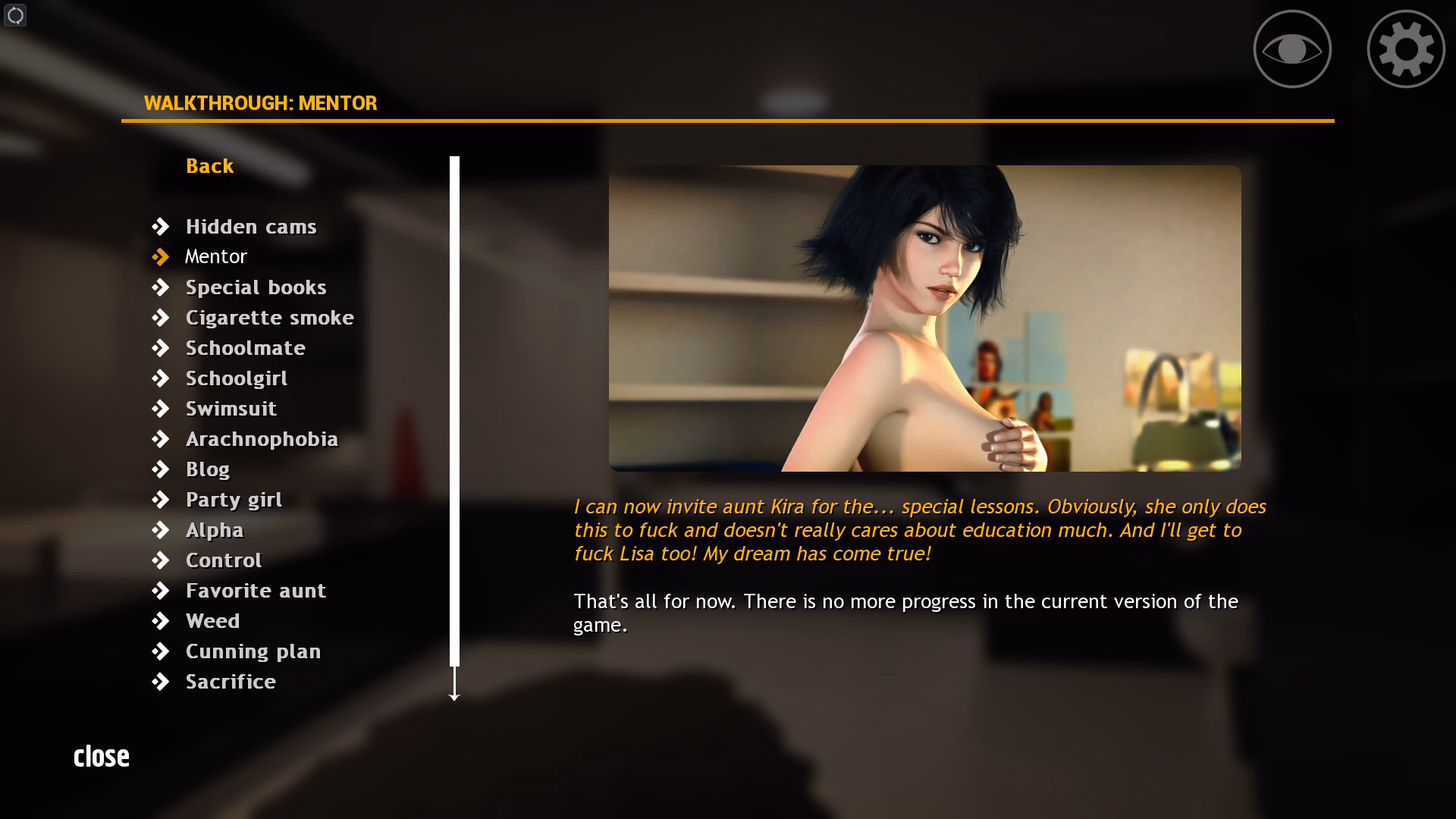Click the circular icon in the top-left corner

click(15, 15)
